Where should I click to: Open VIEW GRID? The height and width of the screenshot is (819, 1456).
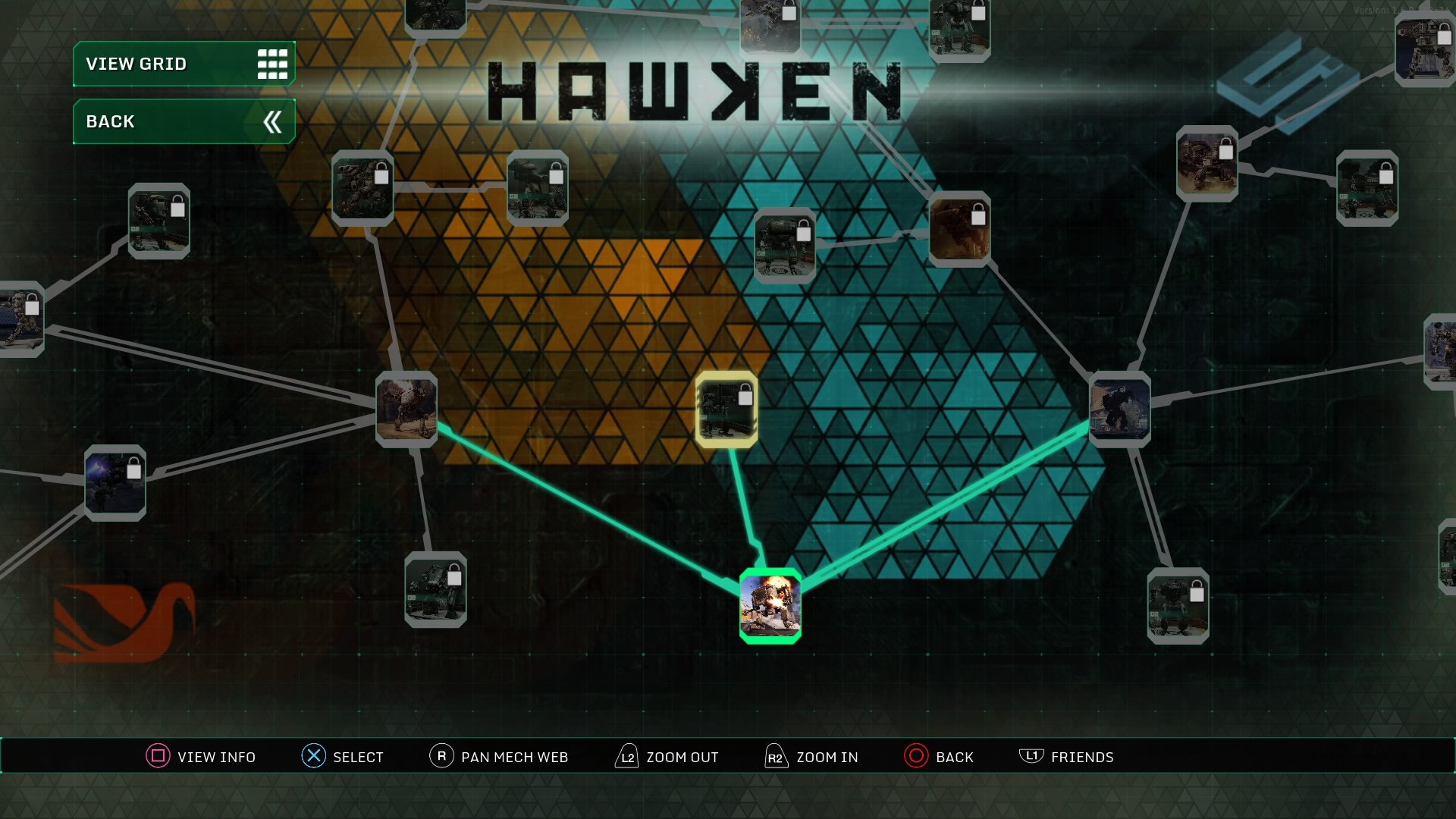pyautogui.click(x=183, y=64)
